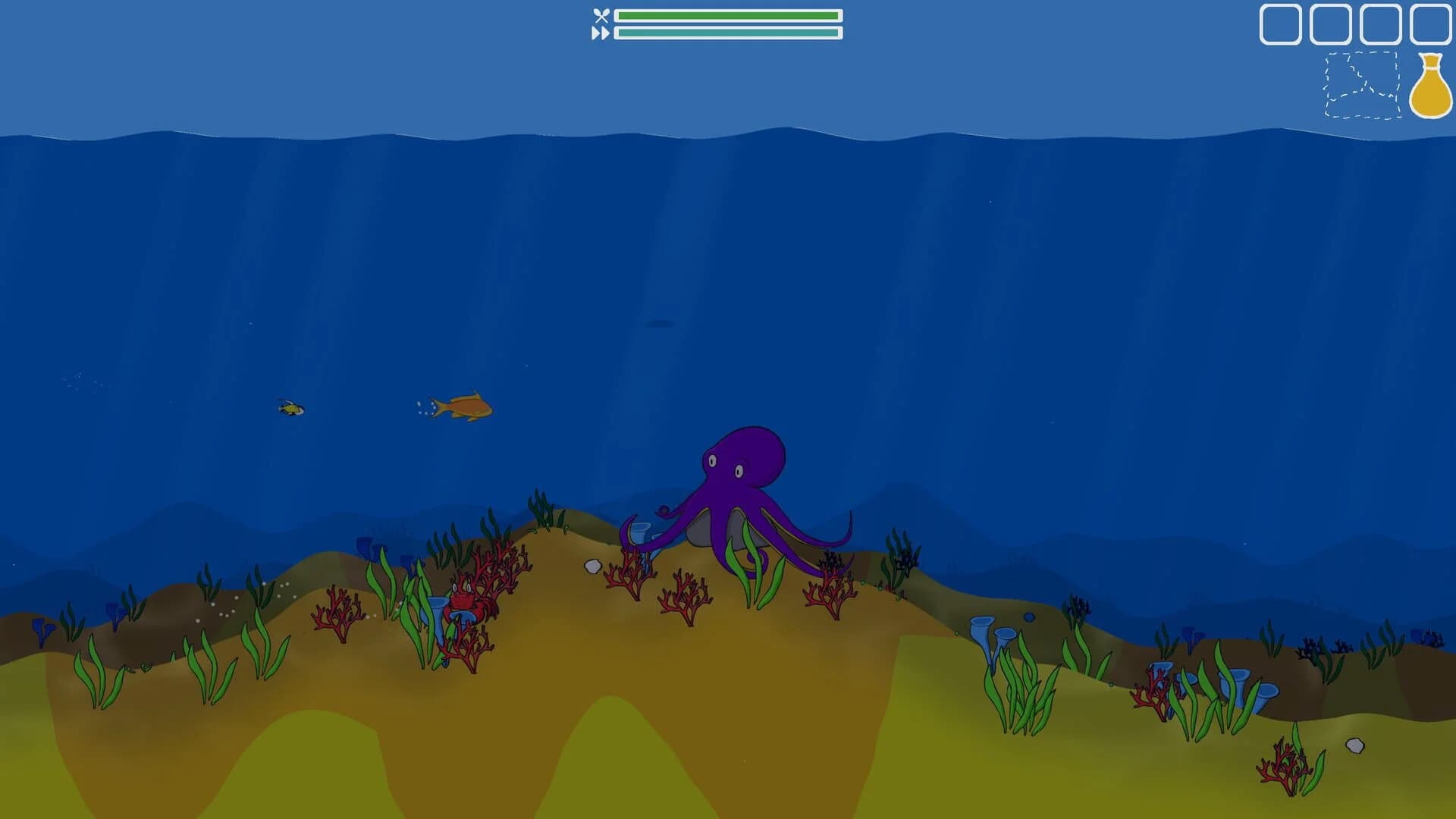Viewport: 1456px width, 819px height.
Task: Click the white shell near the octopus
Action: 594,565
